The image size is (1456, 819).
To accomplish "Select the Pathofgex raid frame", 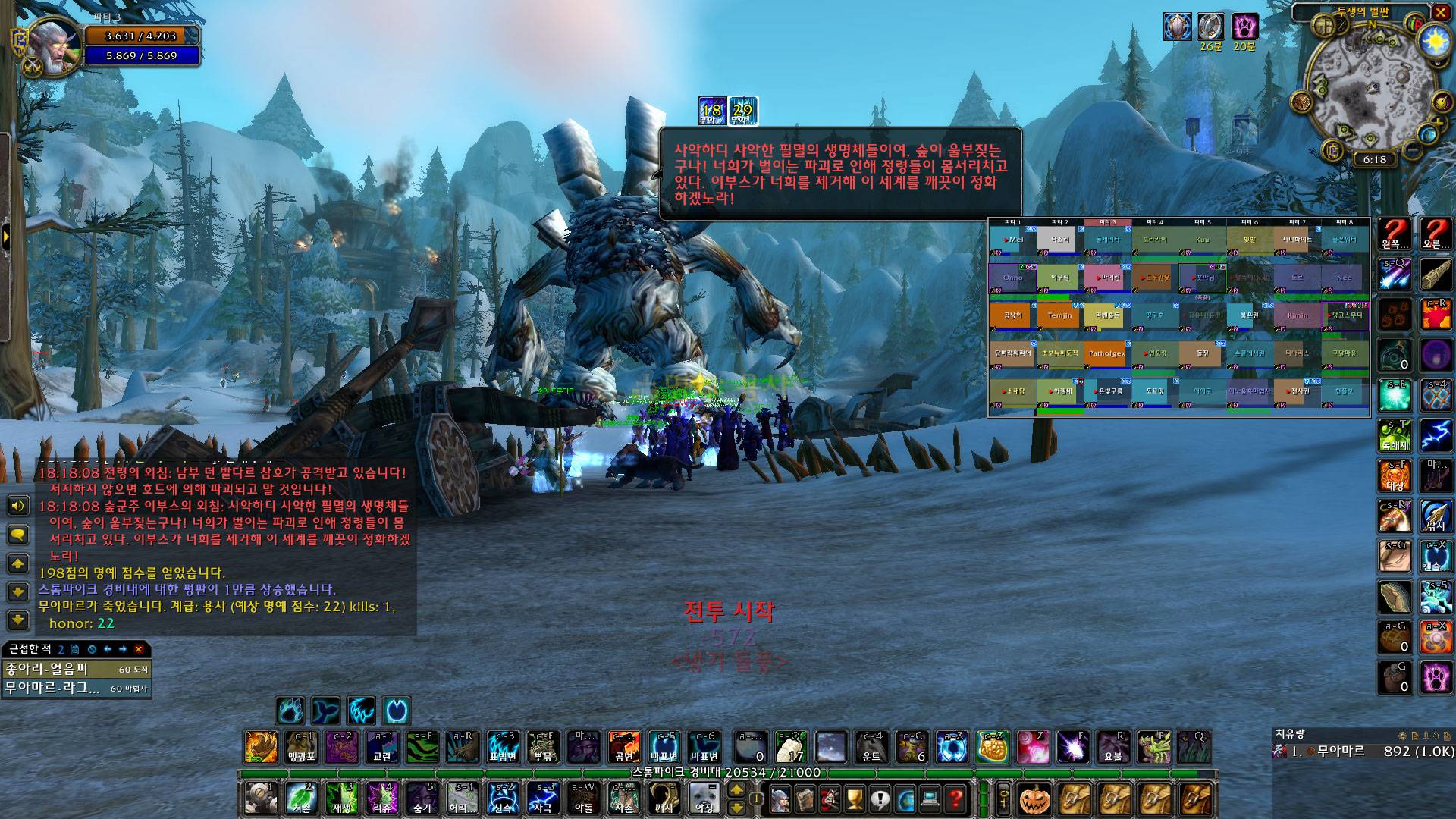I will click(1106, 353).
